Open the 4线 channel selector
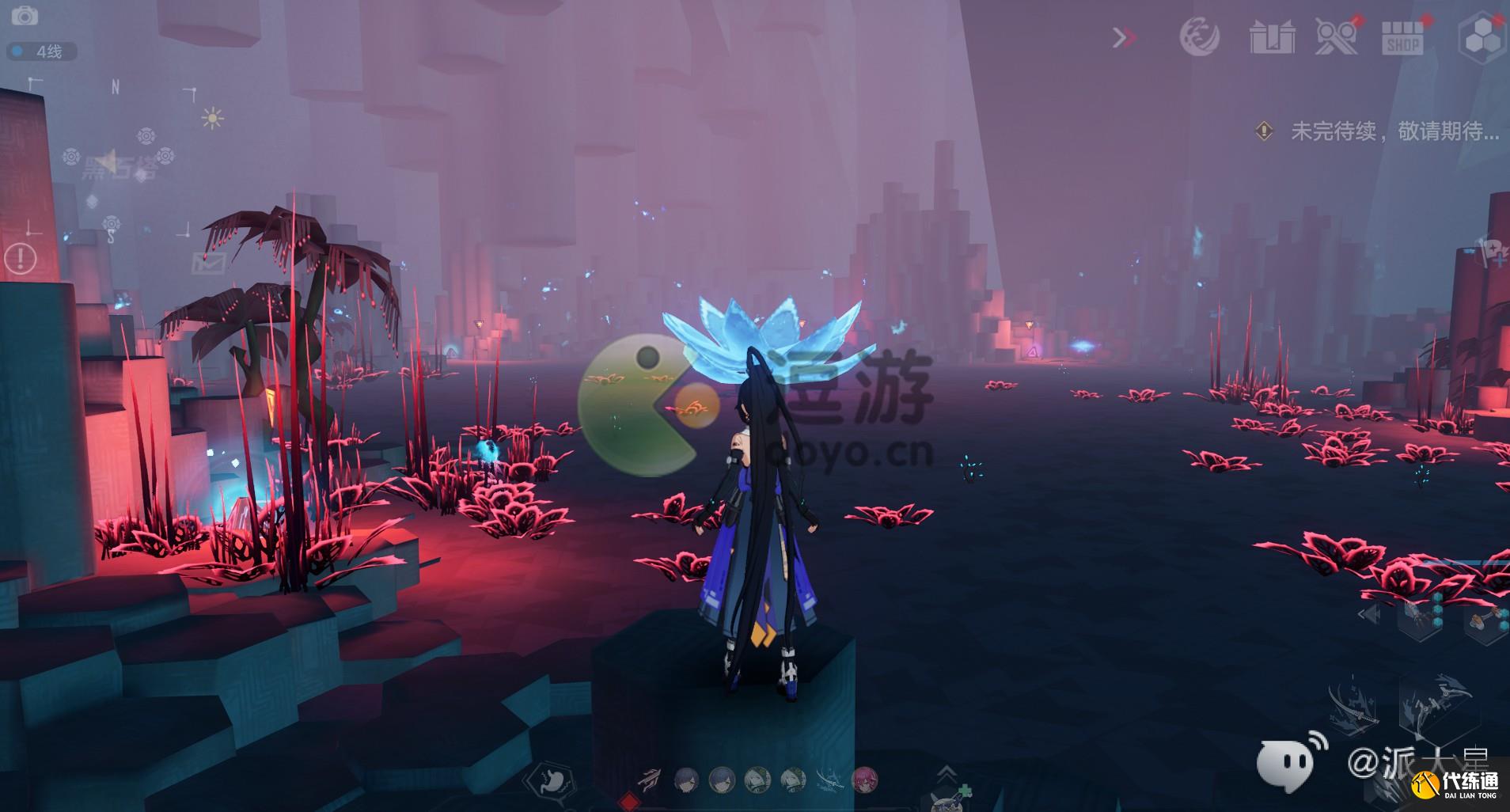The image size is (1510, 812). (44, 52)
